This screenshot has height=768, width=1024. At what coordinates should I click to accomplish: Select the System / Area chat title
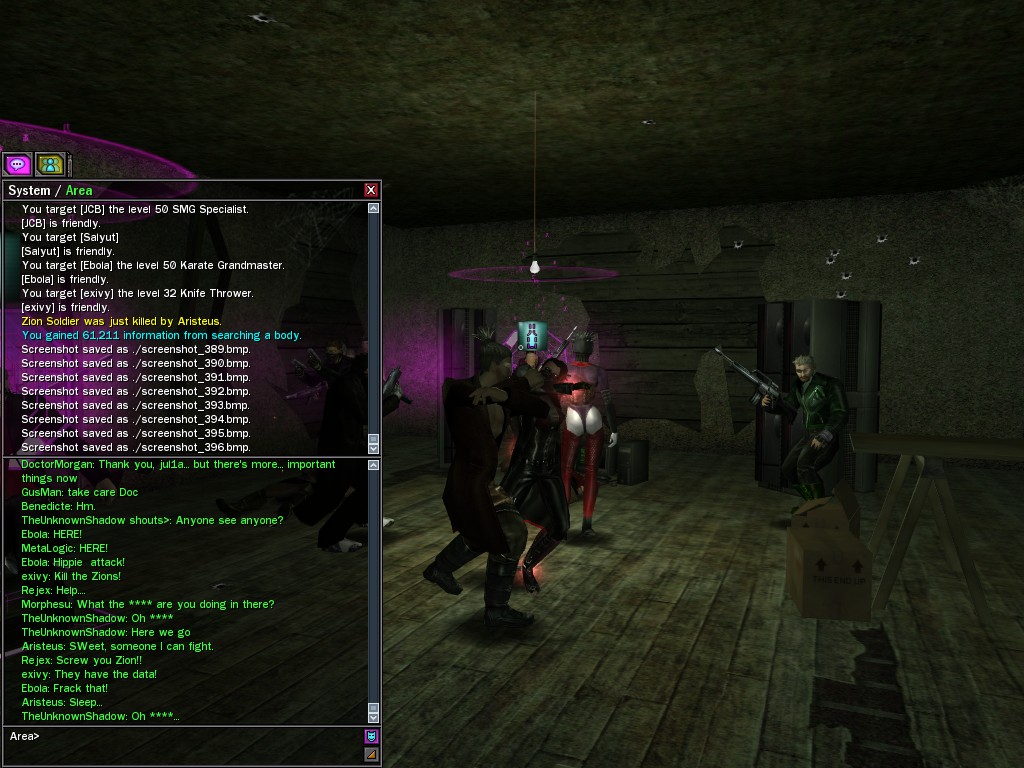[50, 190]
